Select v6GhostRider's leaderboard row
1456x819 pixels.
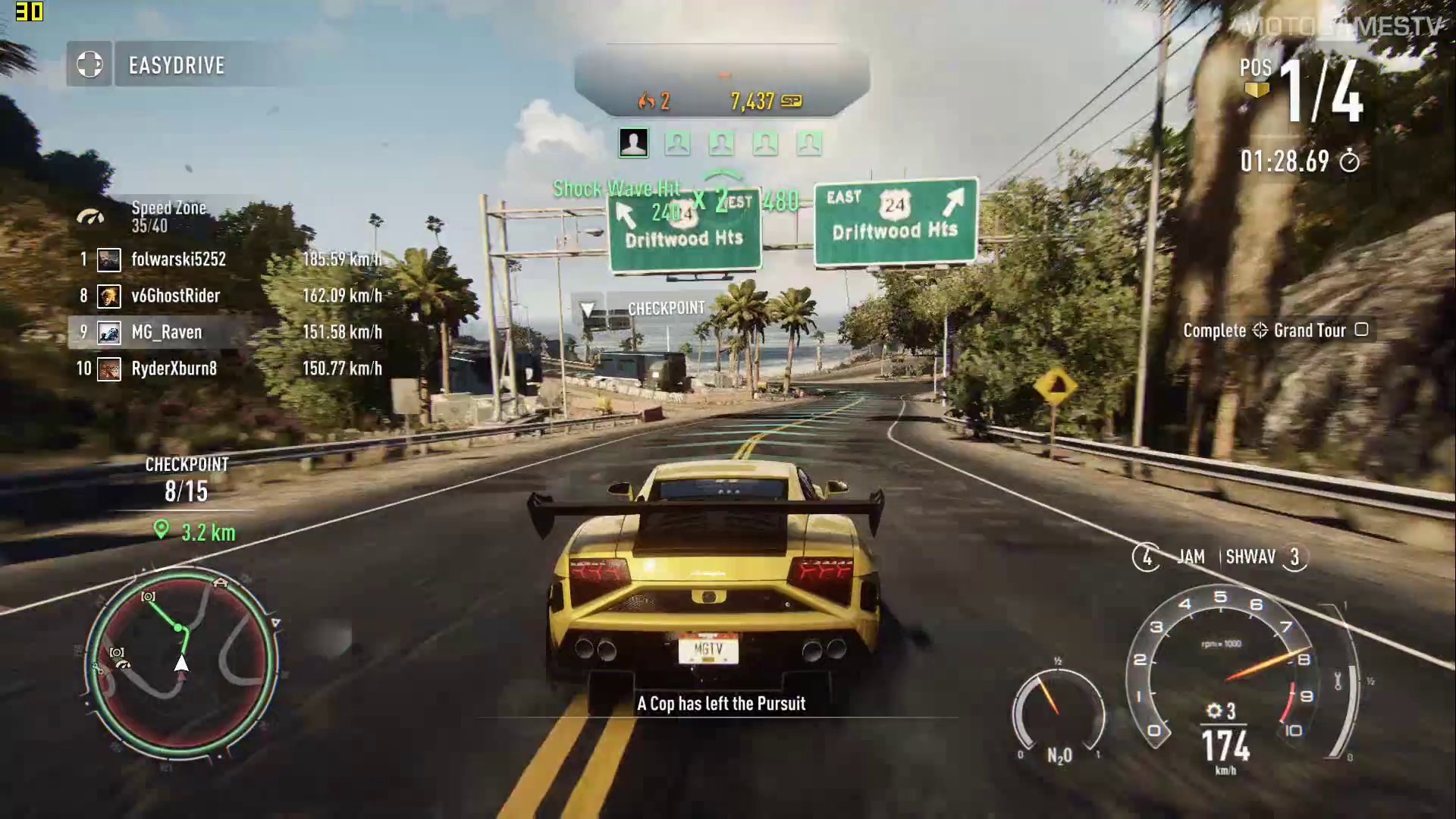pos(175,296)
